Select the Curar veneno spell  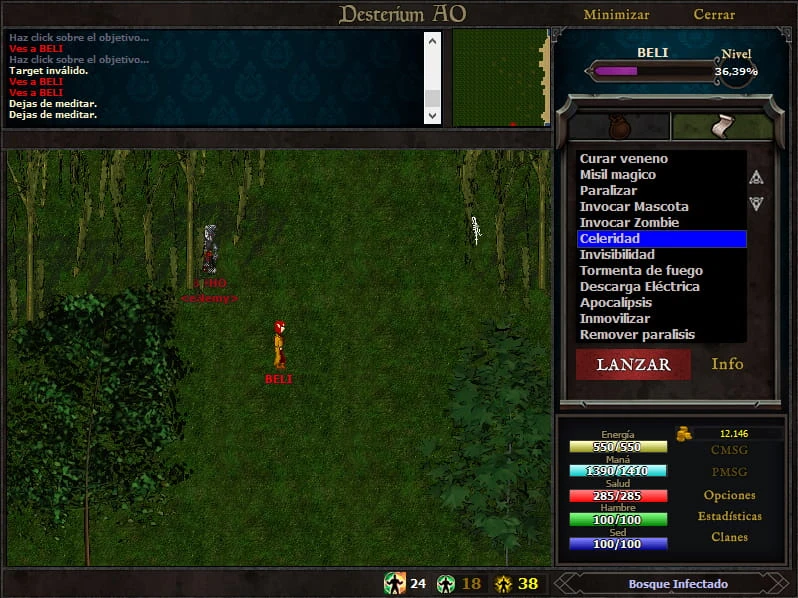(624, 159)
